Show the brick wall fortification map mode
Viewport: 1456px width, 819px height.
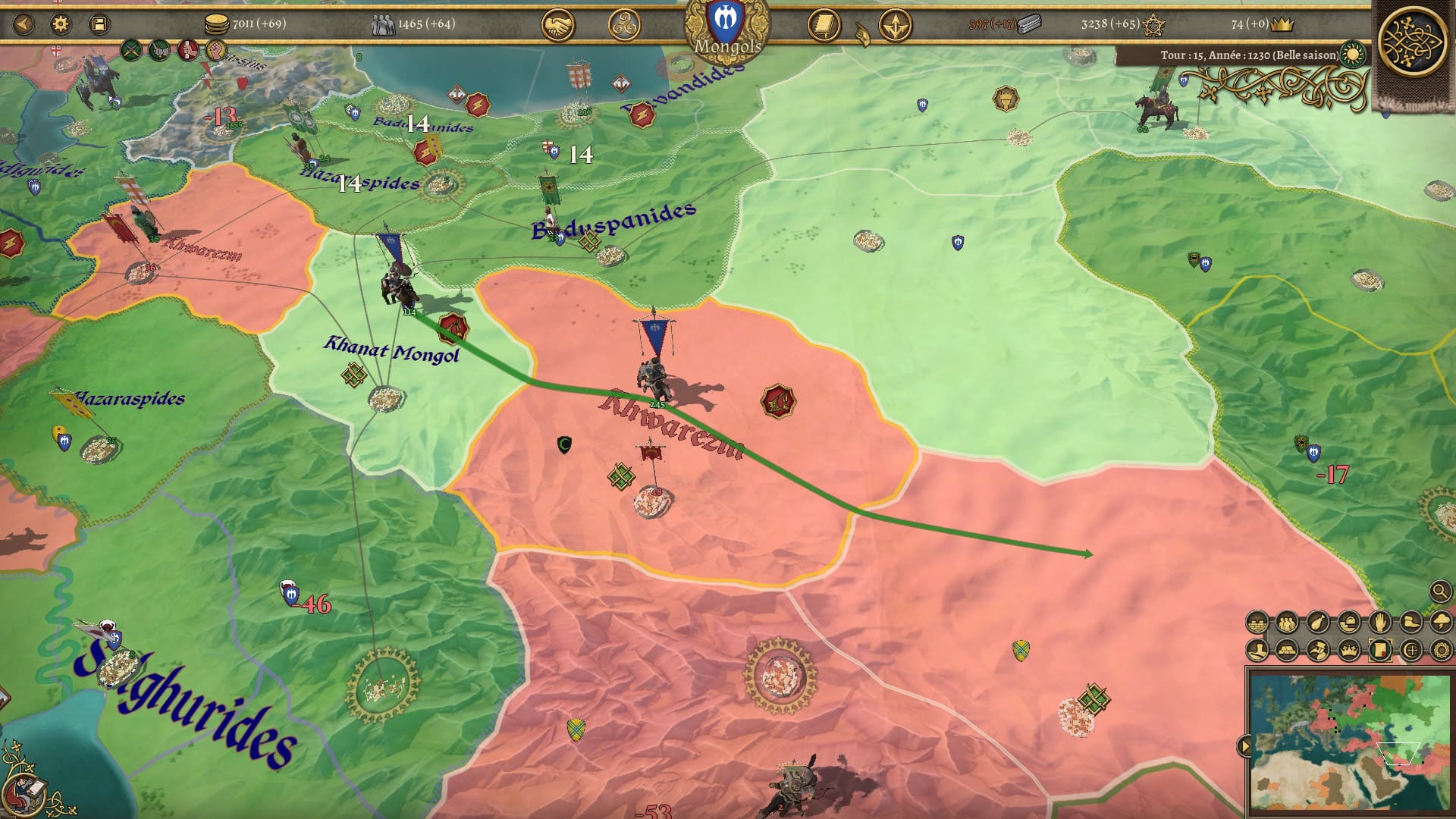pyautogui.click(x=1257, y=623)
